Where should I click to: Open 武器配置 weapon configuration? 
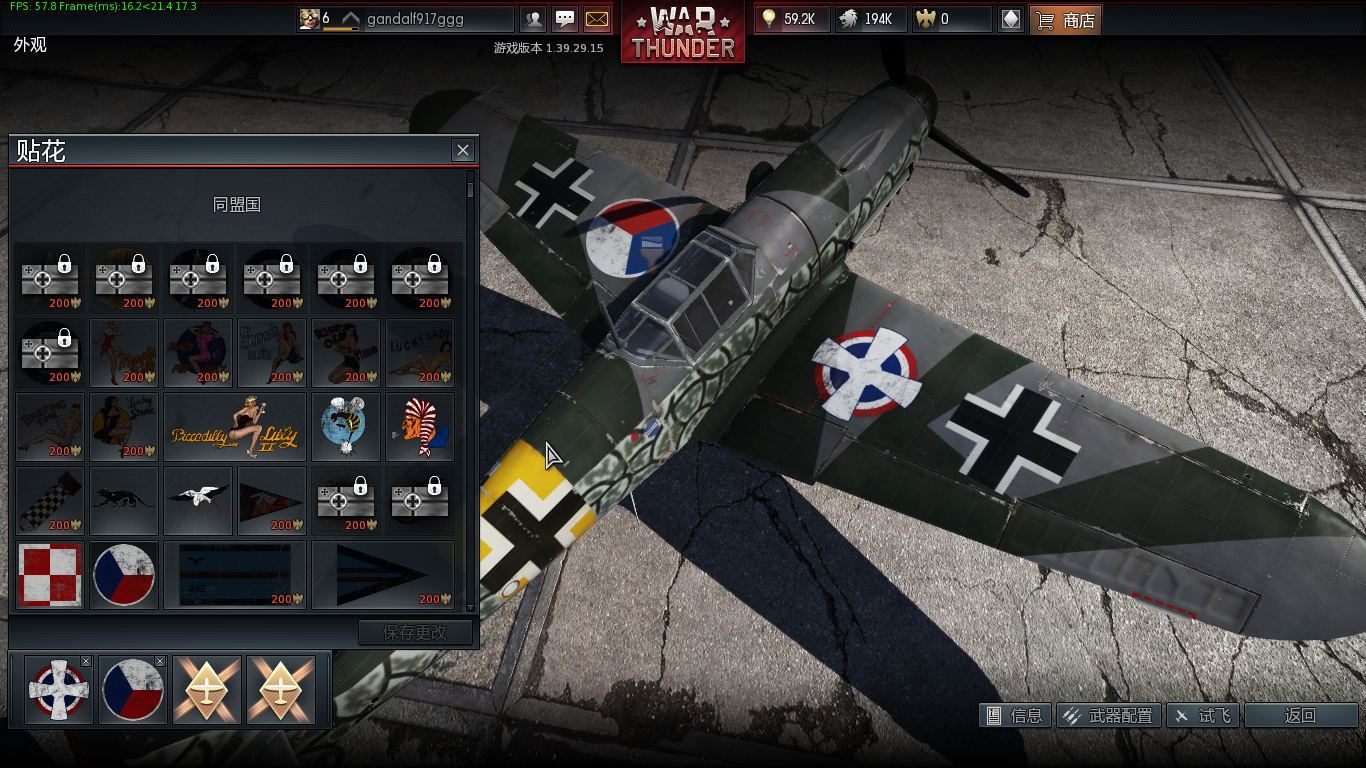pyautogui.click(x=1110, y=715)
